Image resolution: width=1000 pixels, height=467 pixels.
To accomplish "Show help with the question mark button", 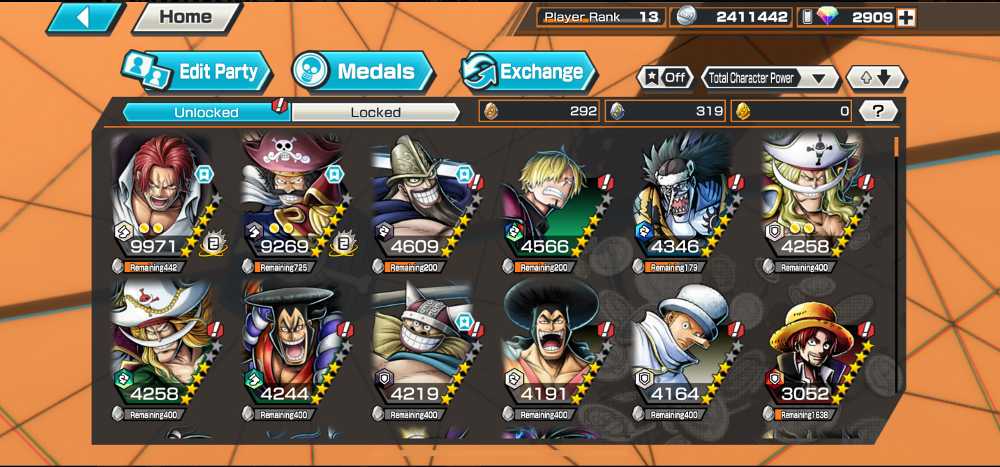I will (878, 111).
